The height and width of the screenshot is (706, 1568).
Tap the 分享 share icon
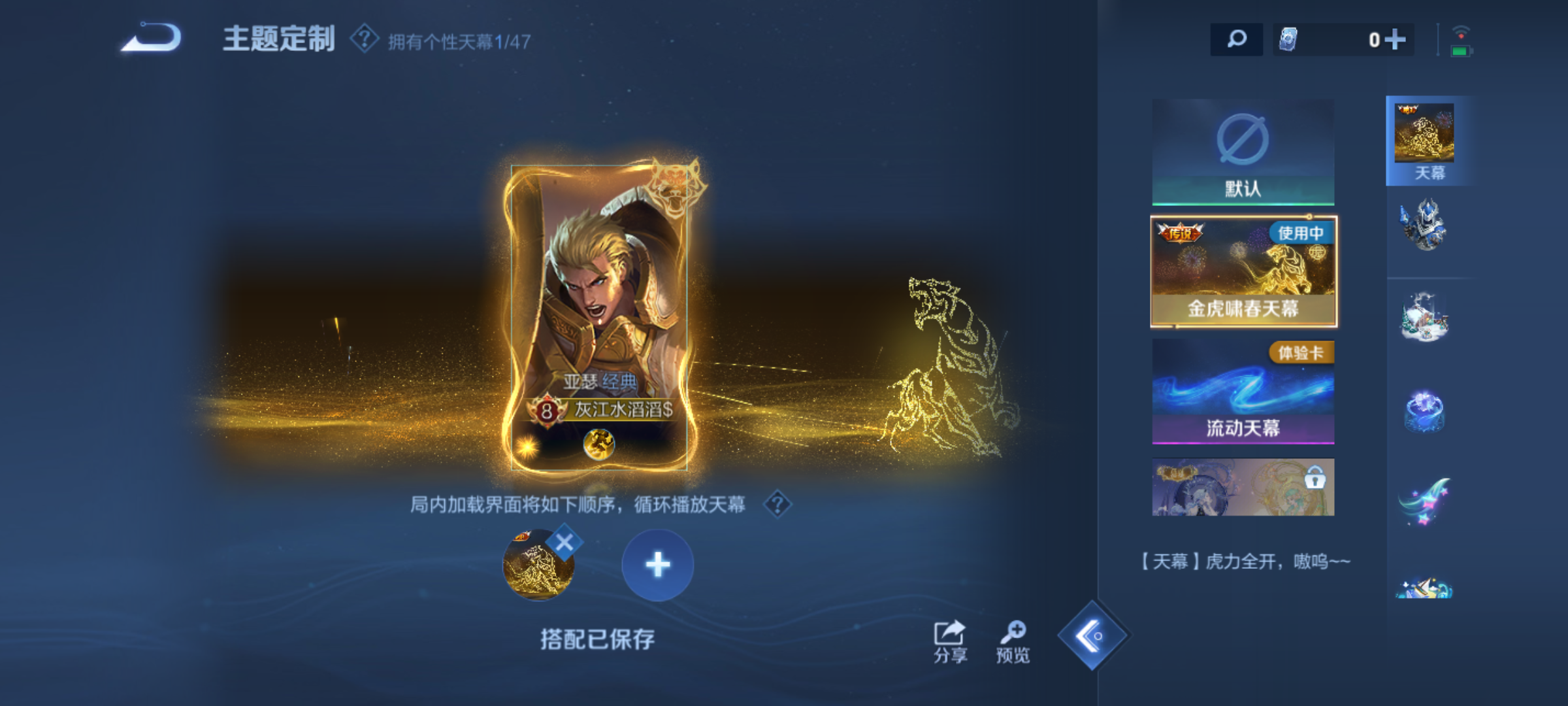[949, 632]
